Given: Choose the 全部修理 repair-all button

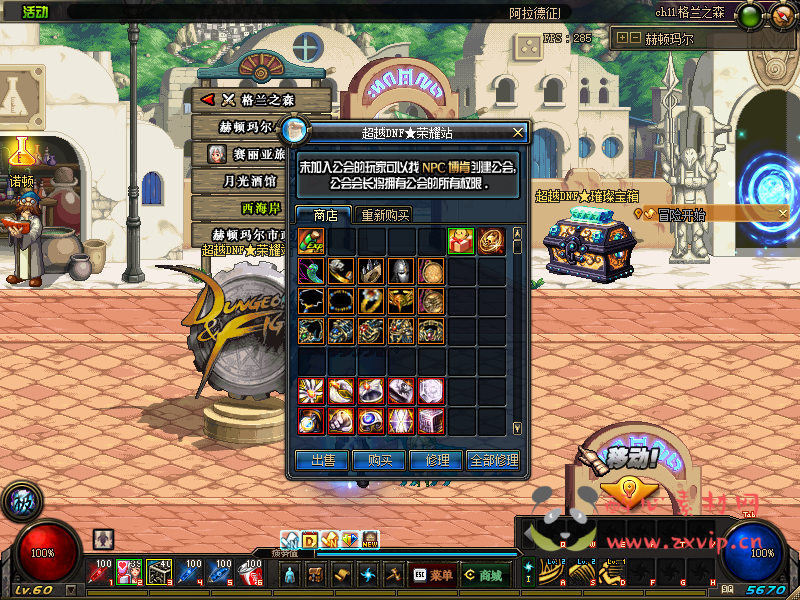Looking at the screenshot, I should pyautogui.click(x=494, y=460).
